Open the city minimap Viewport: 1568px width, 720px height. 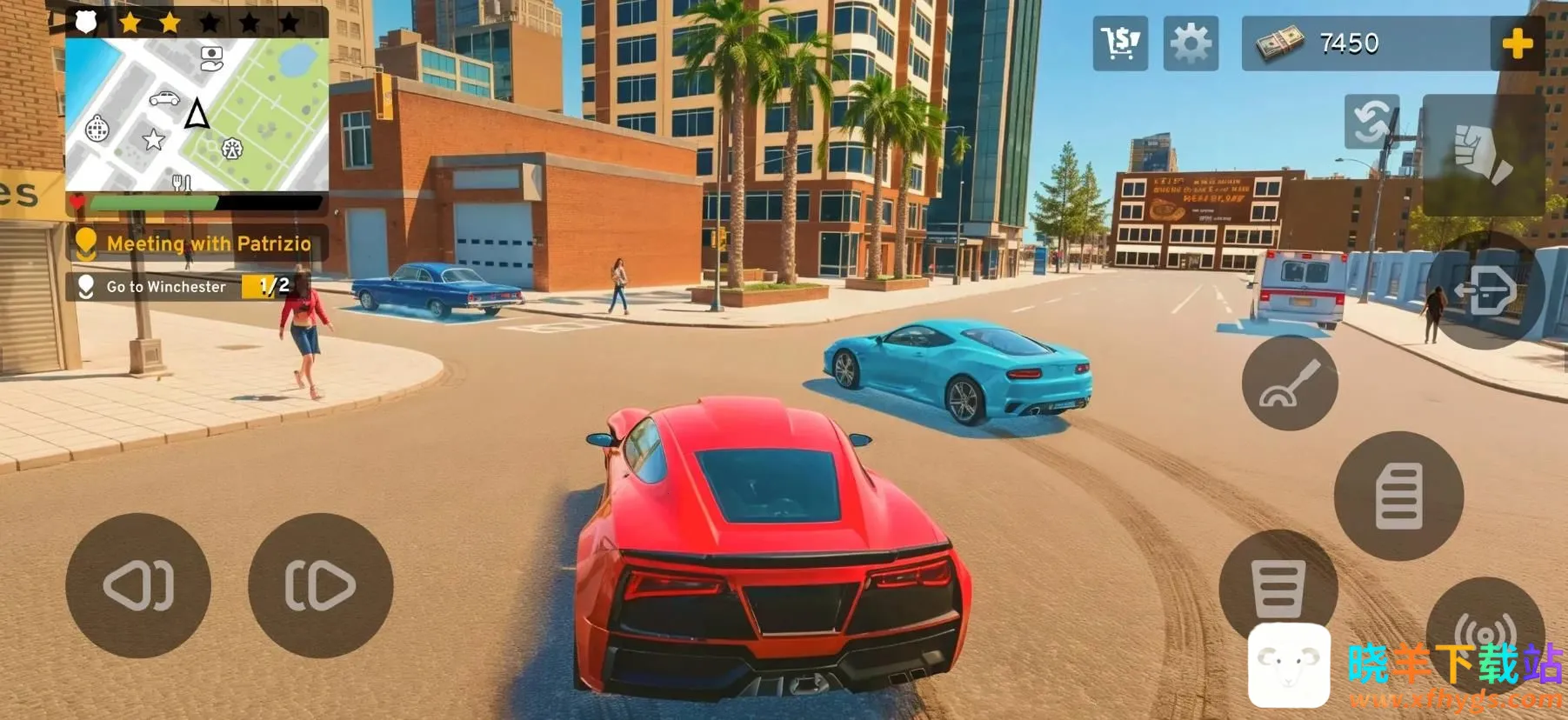click(x=197, y=114)
